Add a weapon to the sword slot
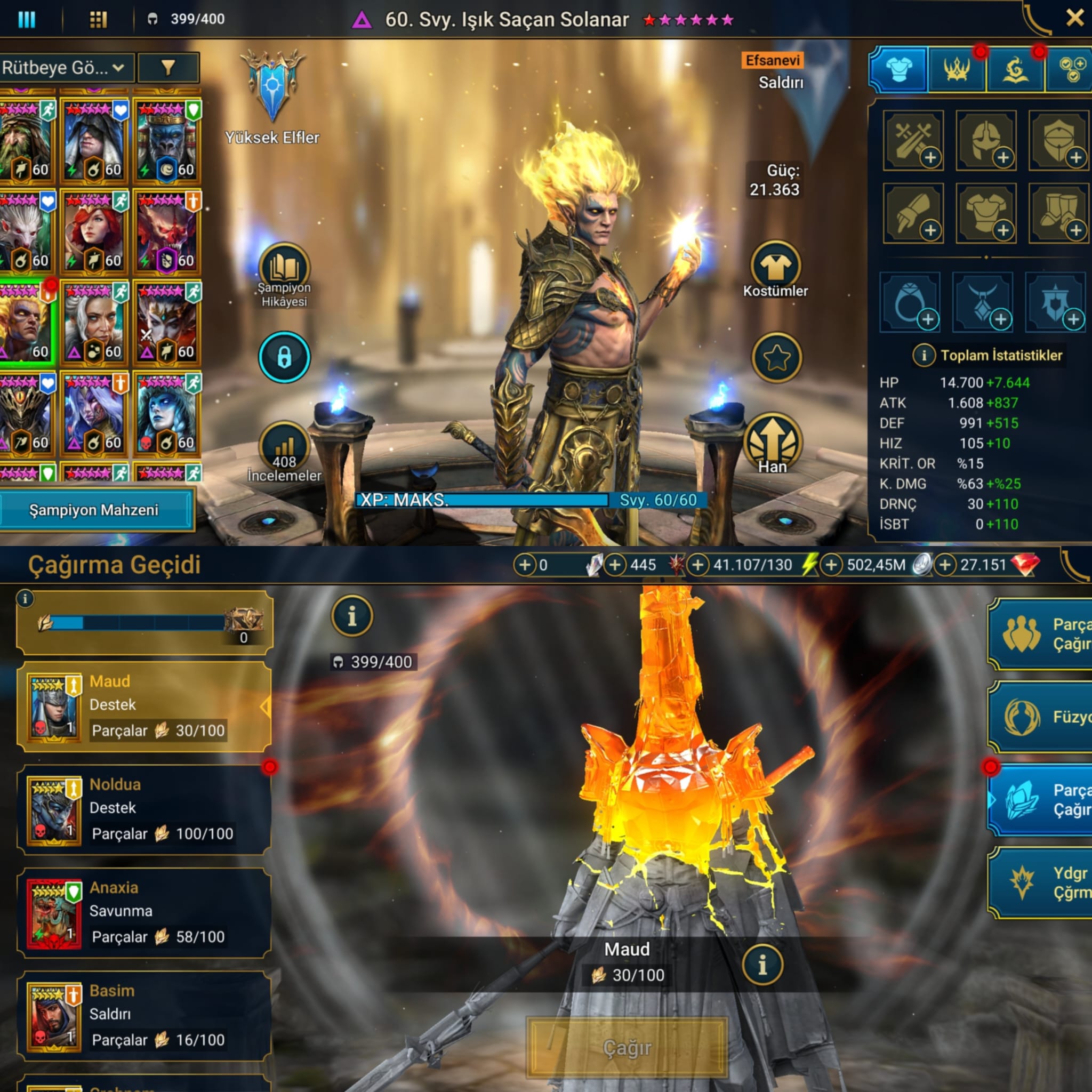Image resolution: width=1092 pixels, height=1092 pixels. (x=913, y=140)
